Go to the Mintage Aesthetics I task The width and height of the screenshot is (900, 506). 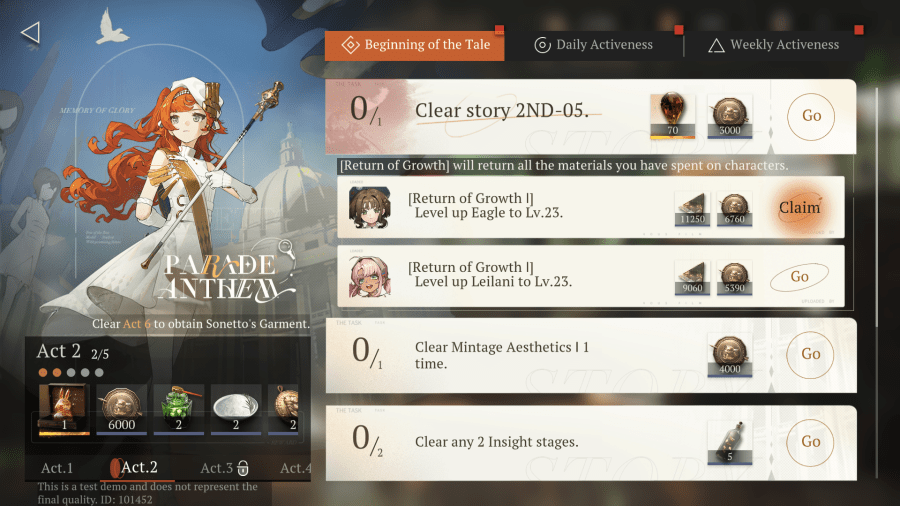(811, 354)
